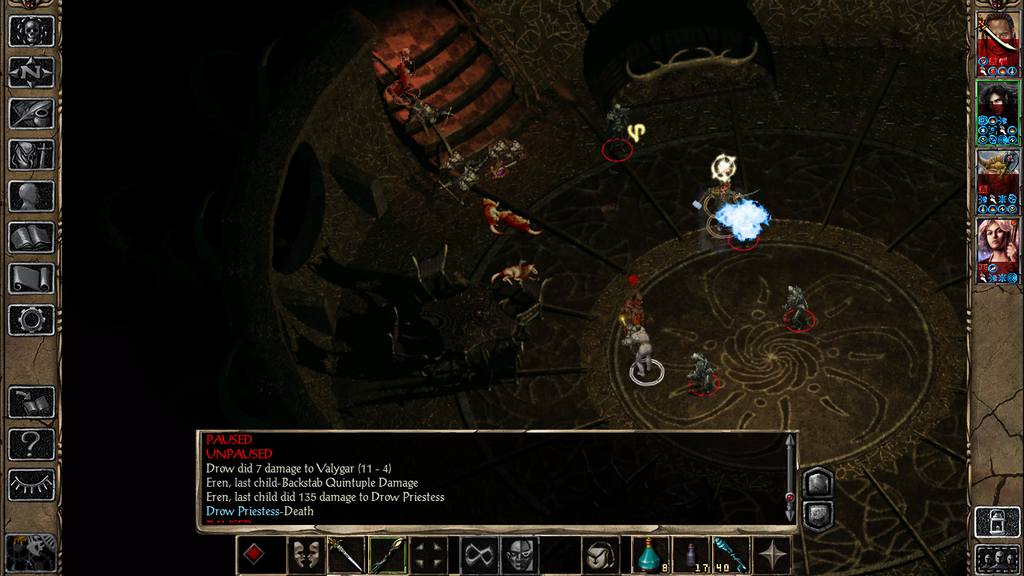Open the mage spellbook button
Screen dimensions: 1024x576
pyautogui.click(x=31, y=237)
